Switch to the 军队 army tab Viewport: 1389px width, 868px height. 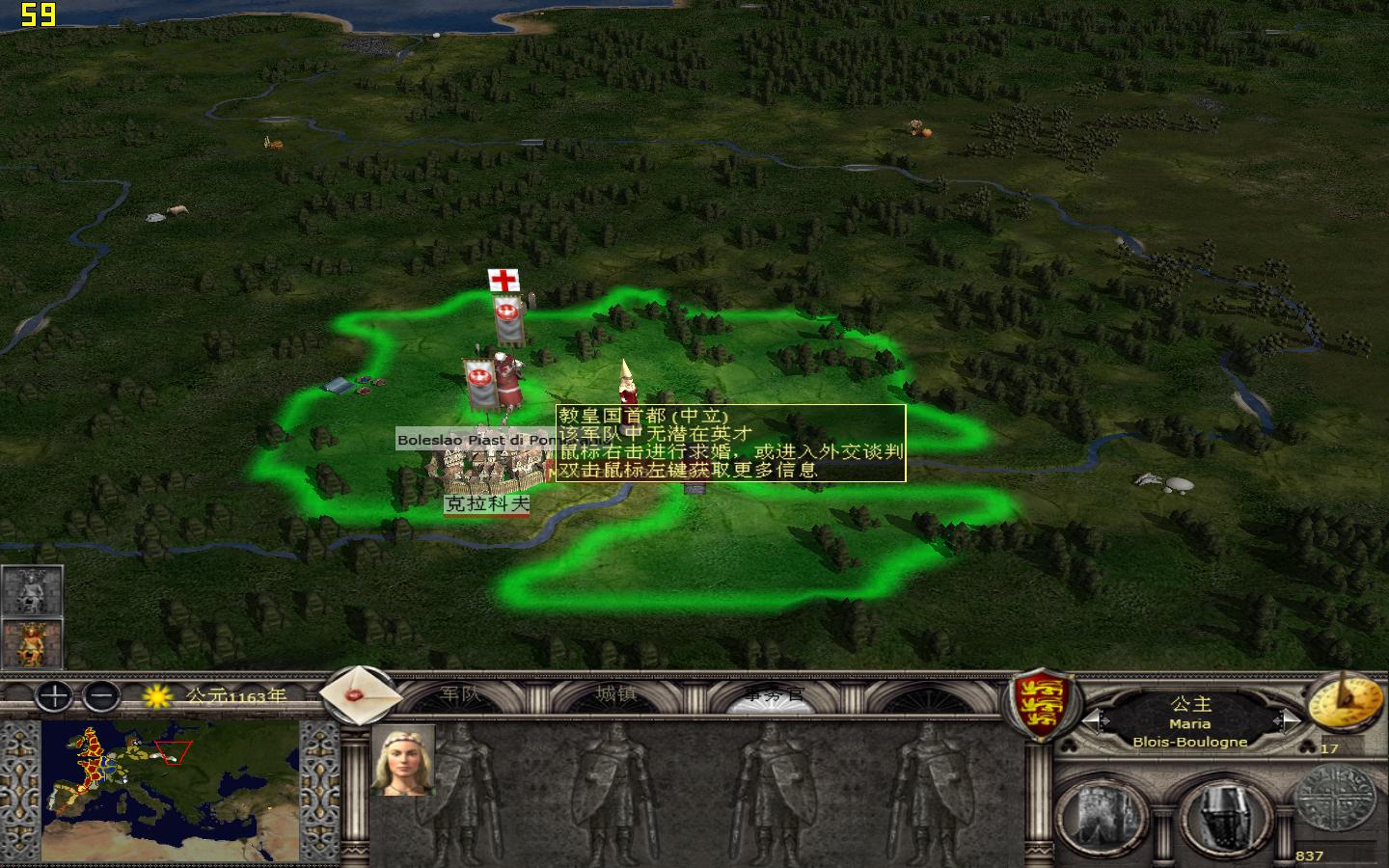click(x=461, y=694)
